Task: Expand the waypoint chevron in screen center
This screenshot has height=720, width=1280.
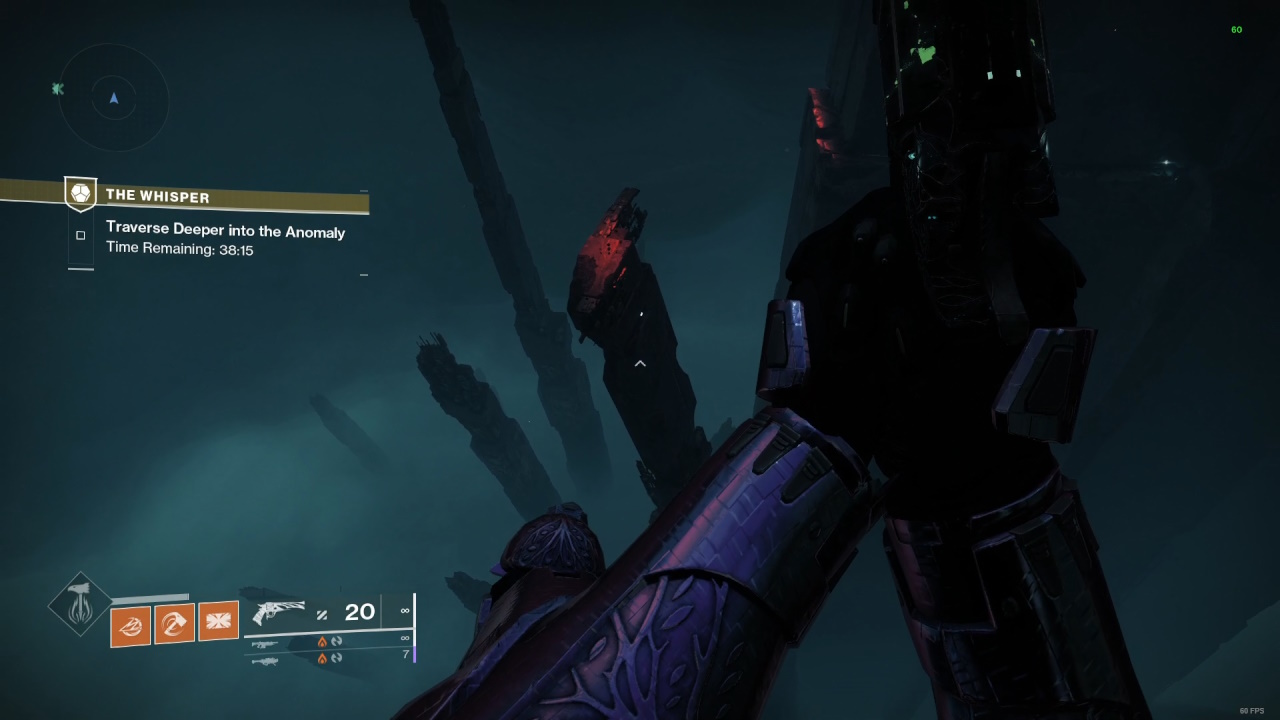Action: [x=640, y=364]
